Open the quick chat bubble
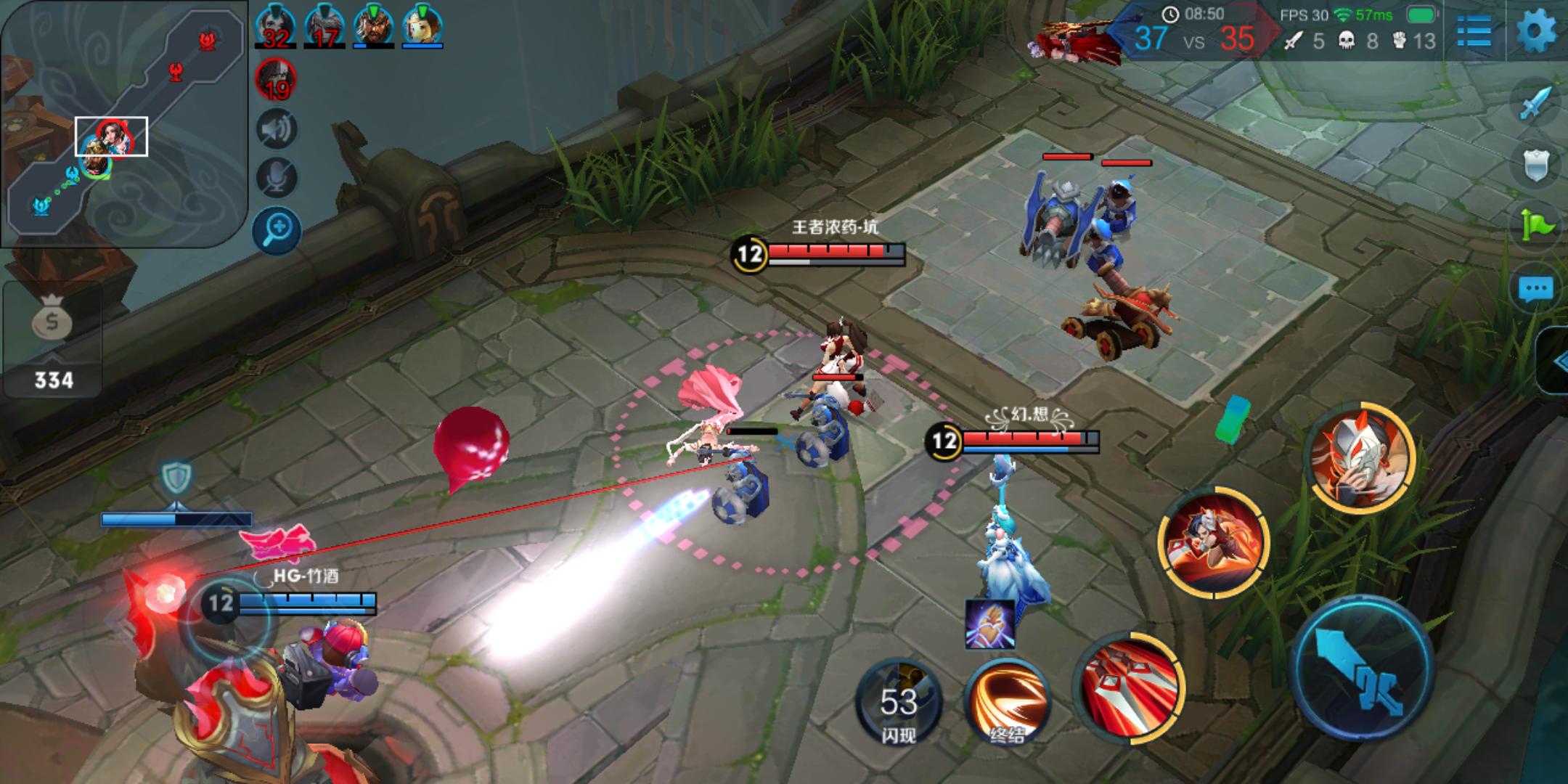The height and width of the screenshot is (784, 1568). coord(1535,289)
